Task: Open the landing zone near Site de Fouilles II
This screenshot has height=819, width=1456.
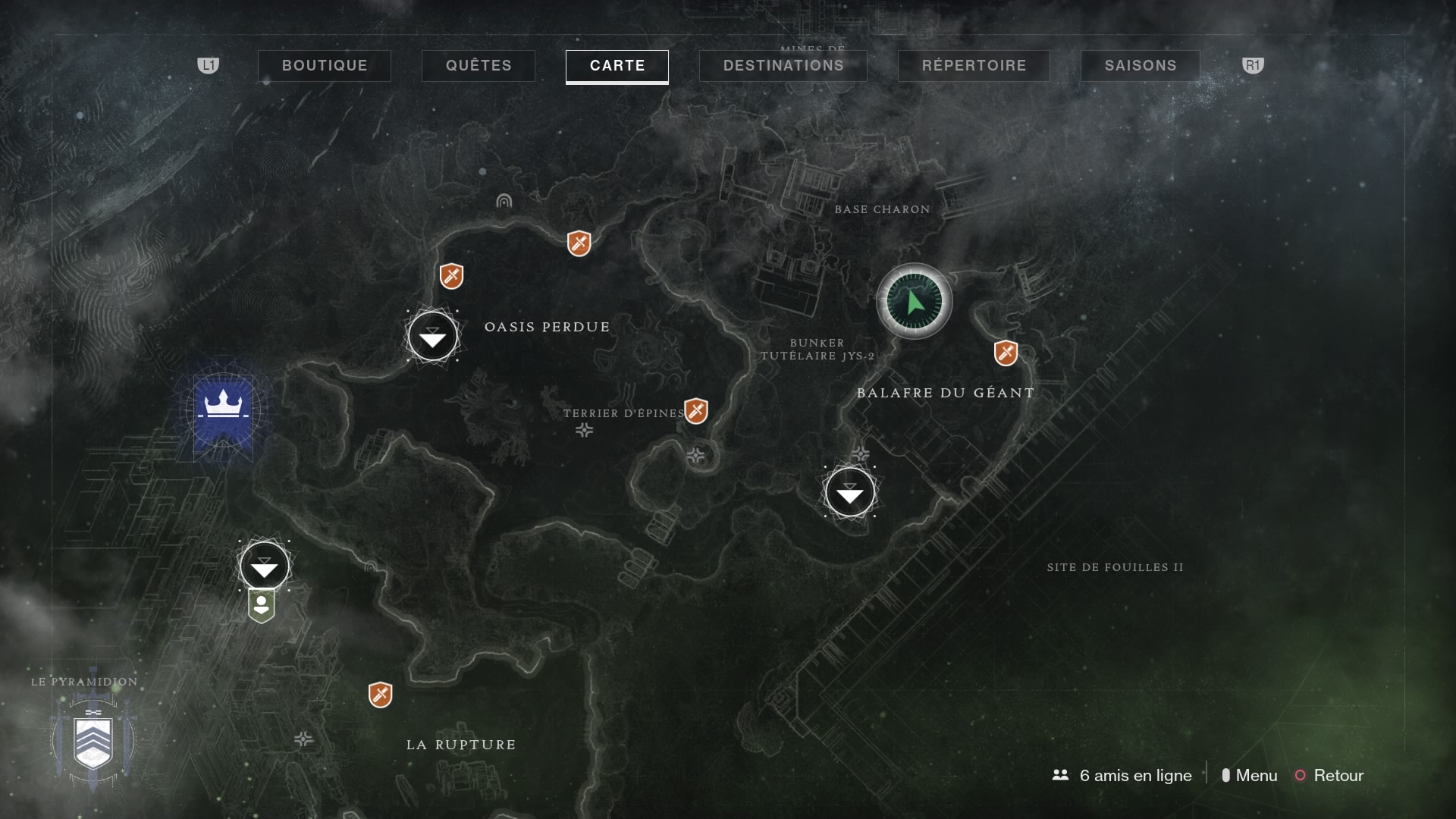Action: [850, 493]
